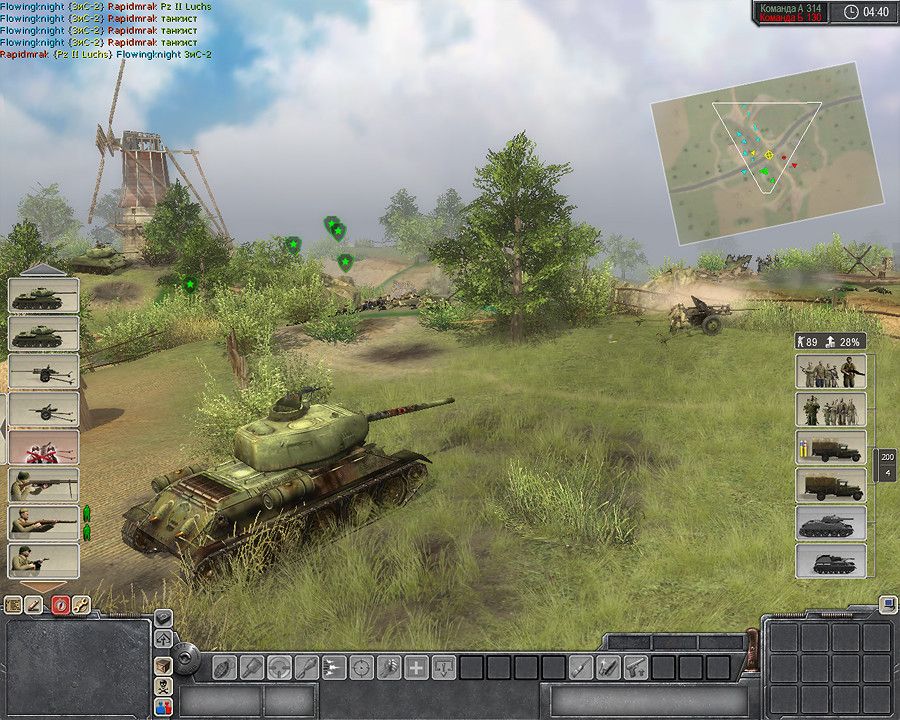Select the crosshair target command
Image resolution: width=900 pixels, height=720 pixels.
click(x=361, y=667)
